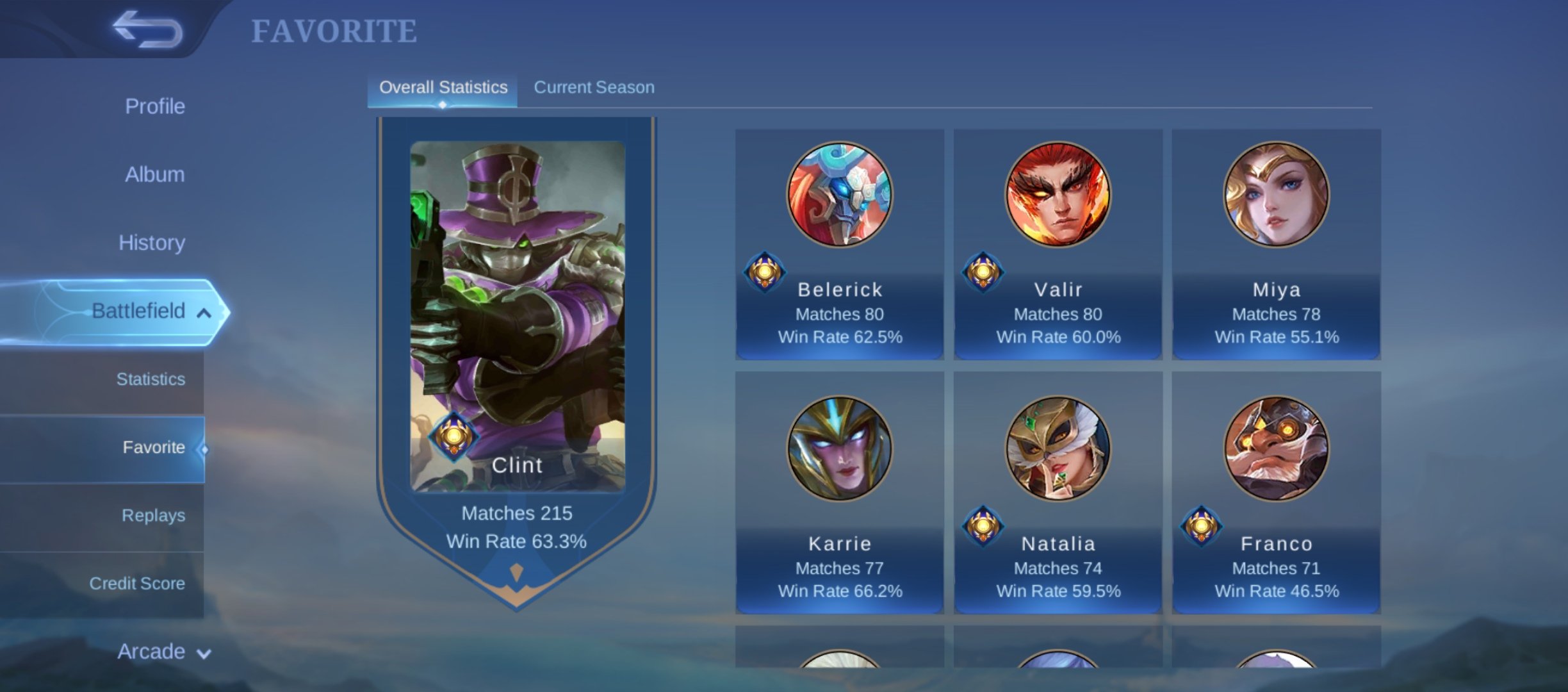Open the Album section
This screenshot has height=692, width=1568.
154,174
